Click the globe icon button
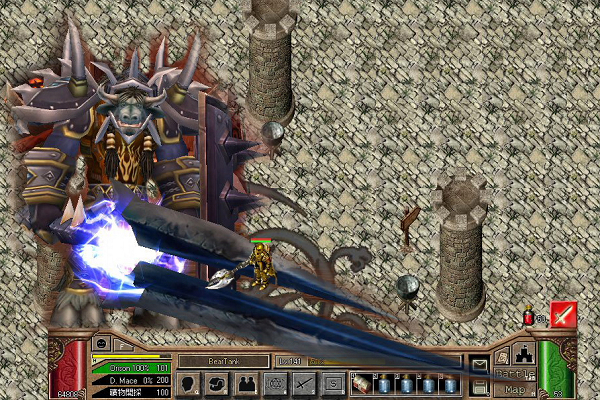This screenshot has width=600, height=400. [x=274, y=382]
